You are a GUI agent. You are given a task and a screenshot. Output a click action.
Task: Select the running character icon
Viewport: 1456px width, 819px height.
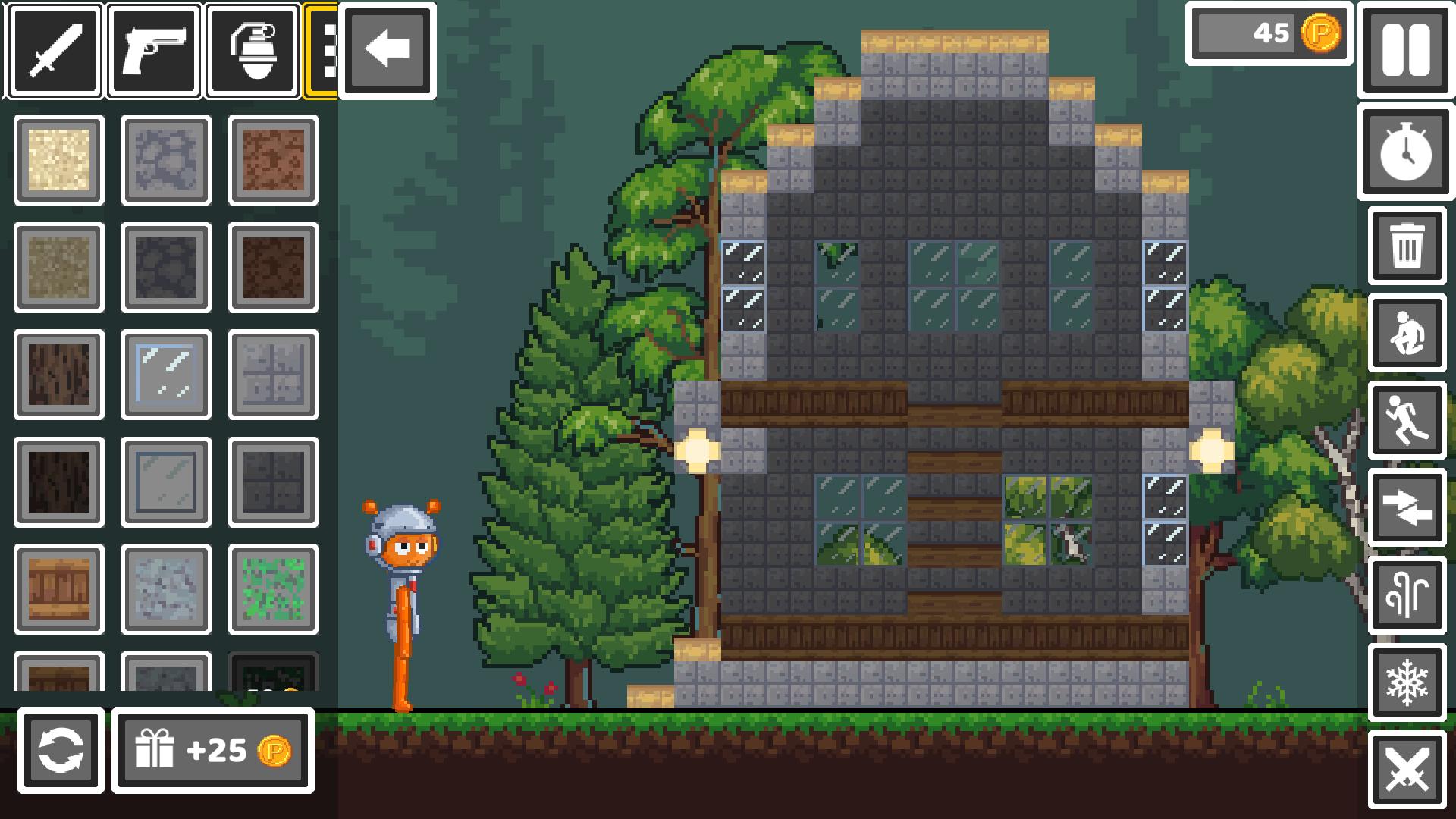point(1407,422)
